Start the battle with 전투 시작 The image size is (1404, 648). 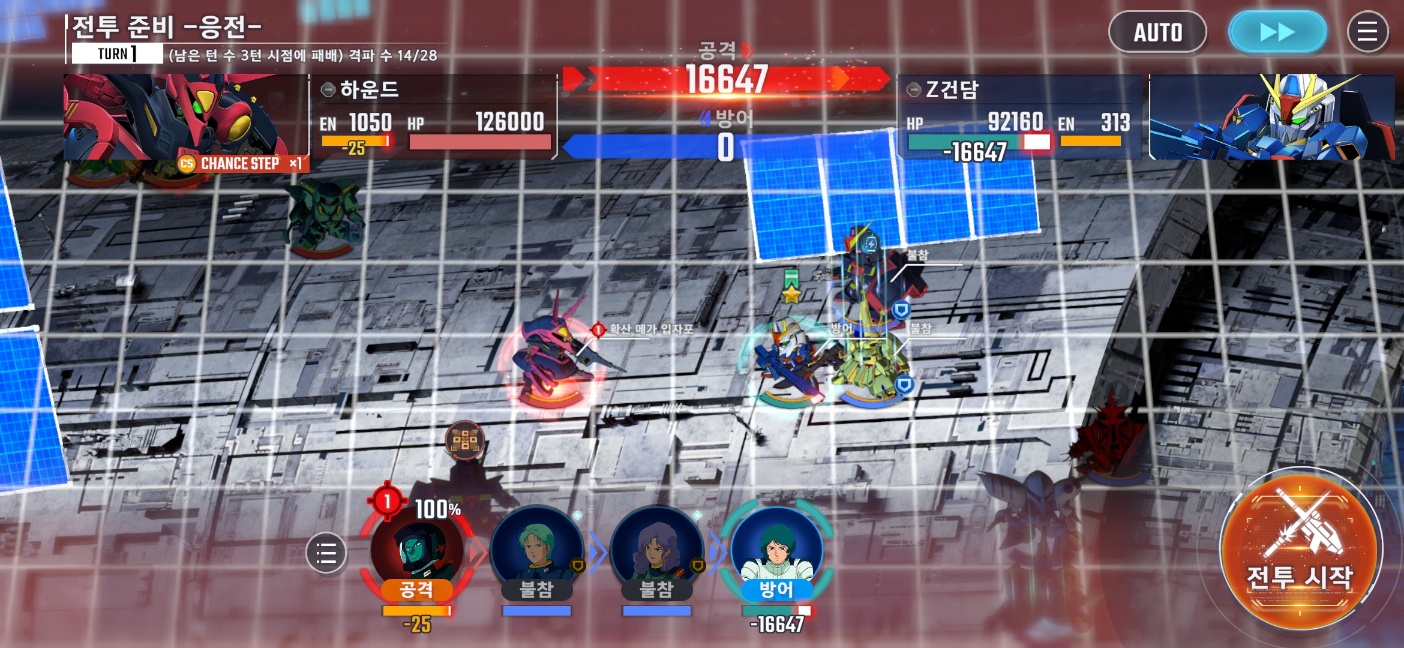[1300, 552]
